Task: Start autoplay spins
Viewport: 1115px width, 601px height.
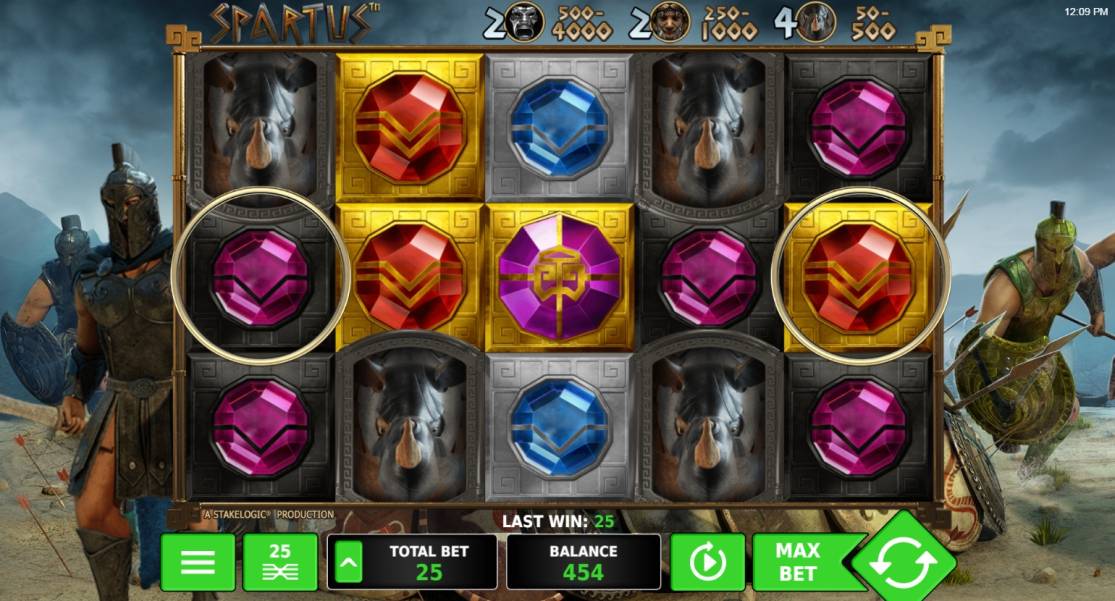Action: pos(707,562)
